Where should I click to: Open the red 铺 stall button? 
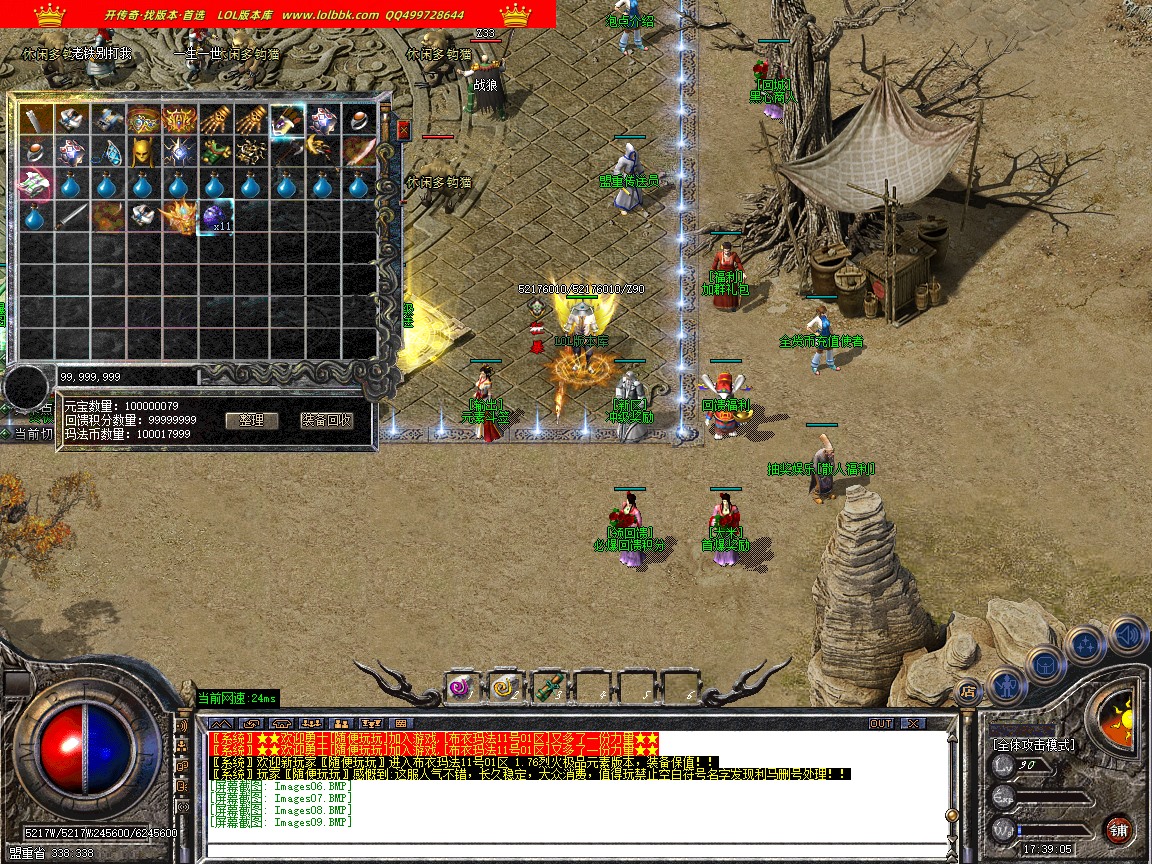1119,829
